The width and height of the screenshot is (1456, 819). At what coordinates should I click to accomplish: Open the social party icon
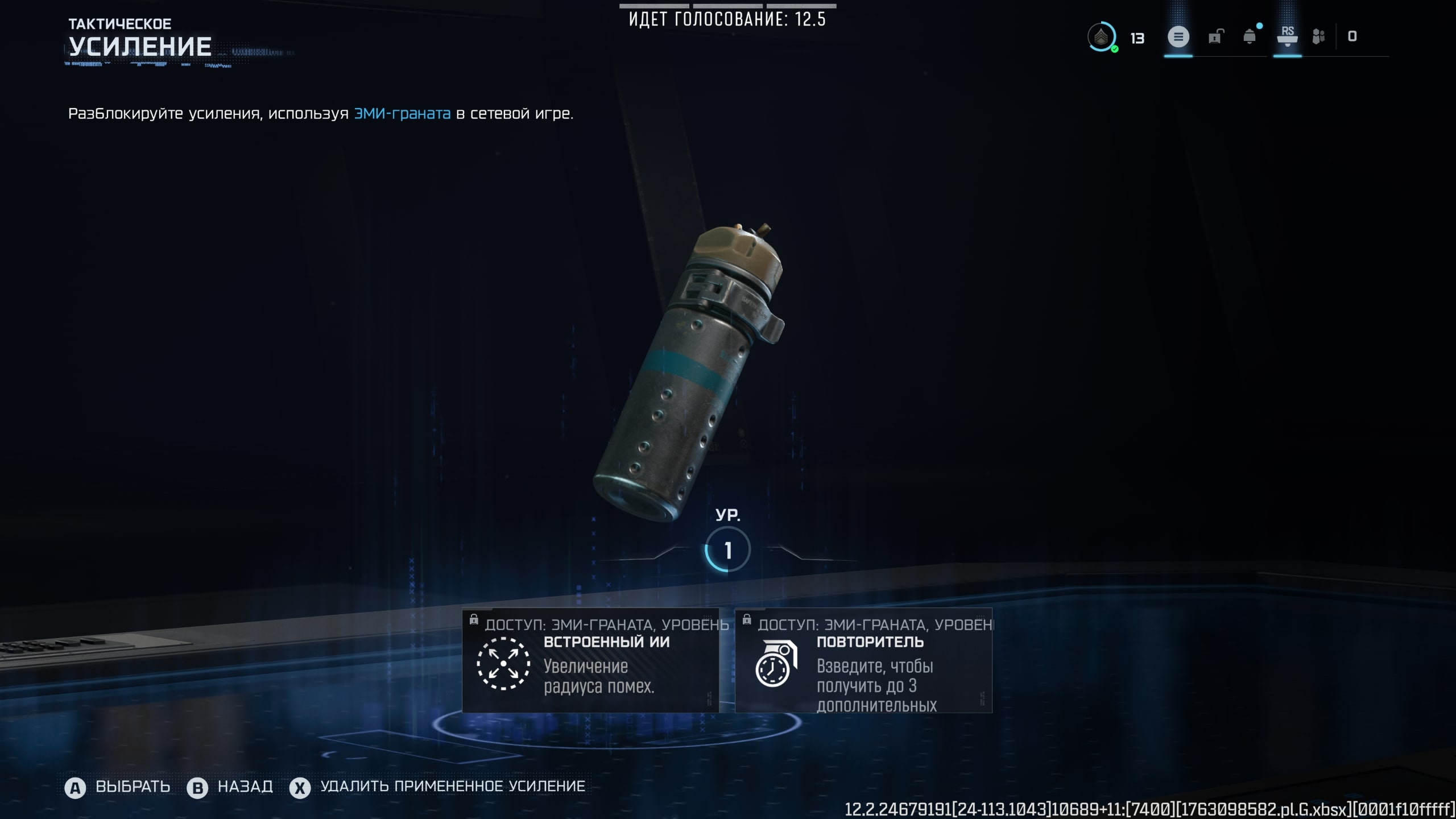point(1318,38)
